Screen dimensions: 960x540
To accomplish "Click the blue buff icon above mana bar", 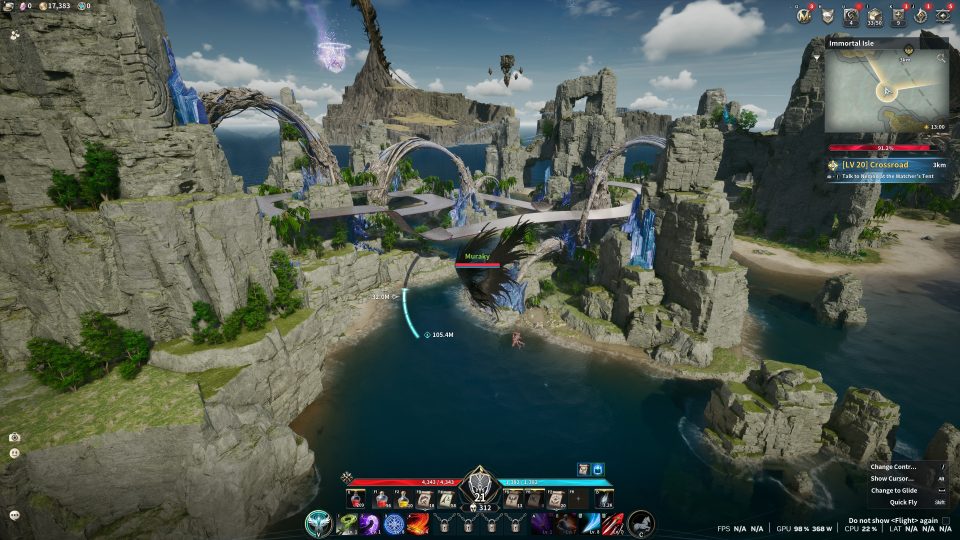I will 599,468.
